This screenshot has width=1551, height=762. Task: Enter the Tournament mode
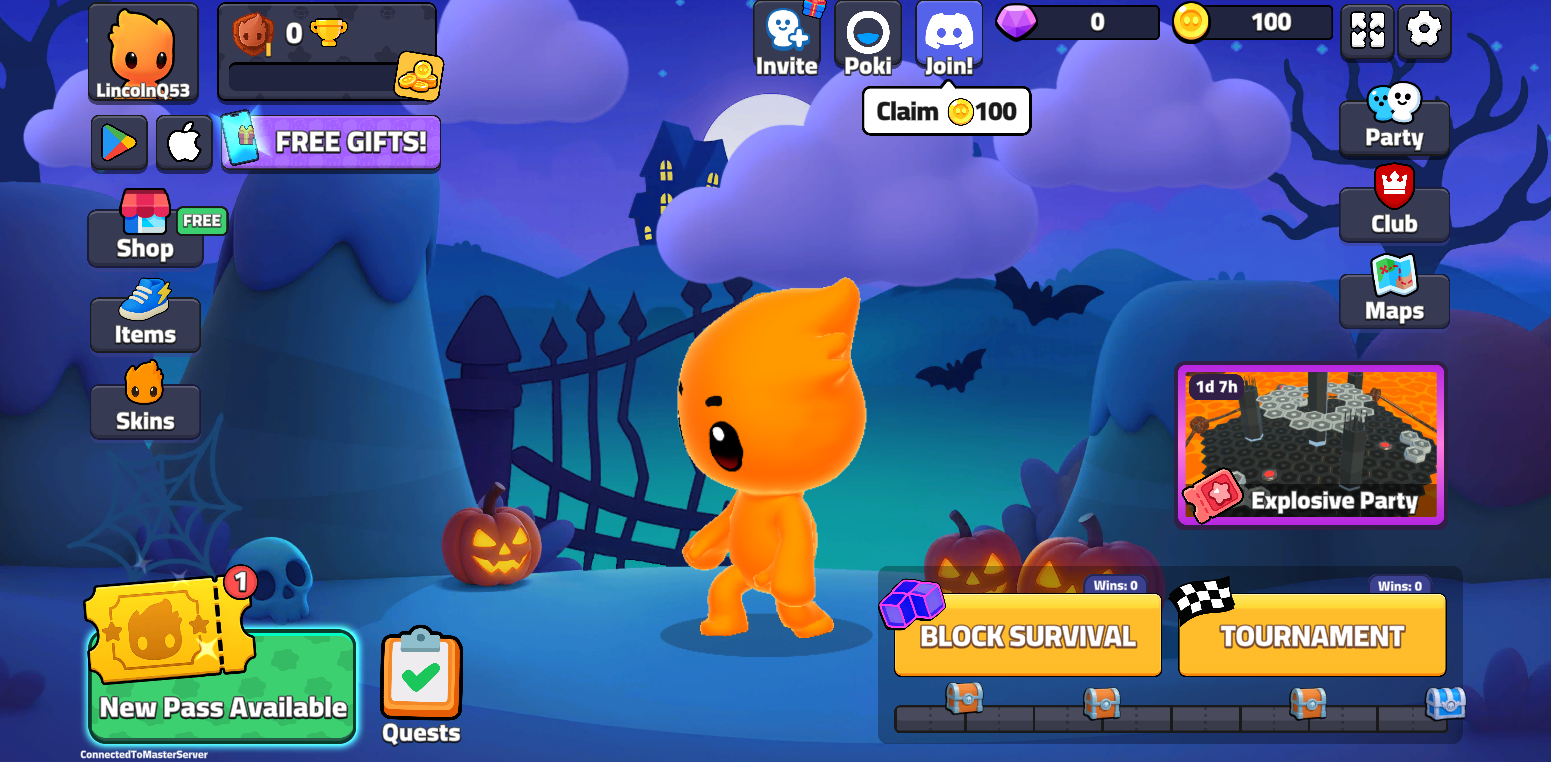point(1311,634)
